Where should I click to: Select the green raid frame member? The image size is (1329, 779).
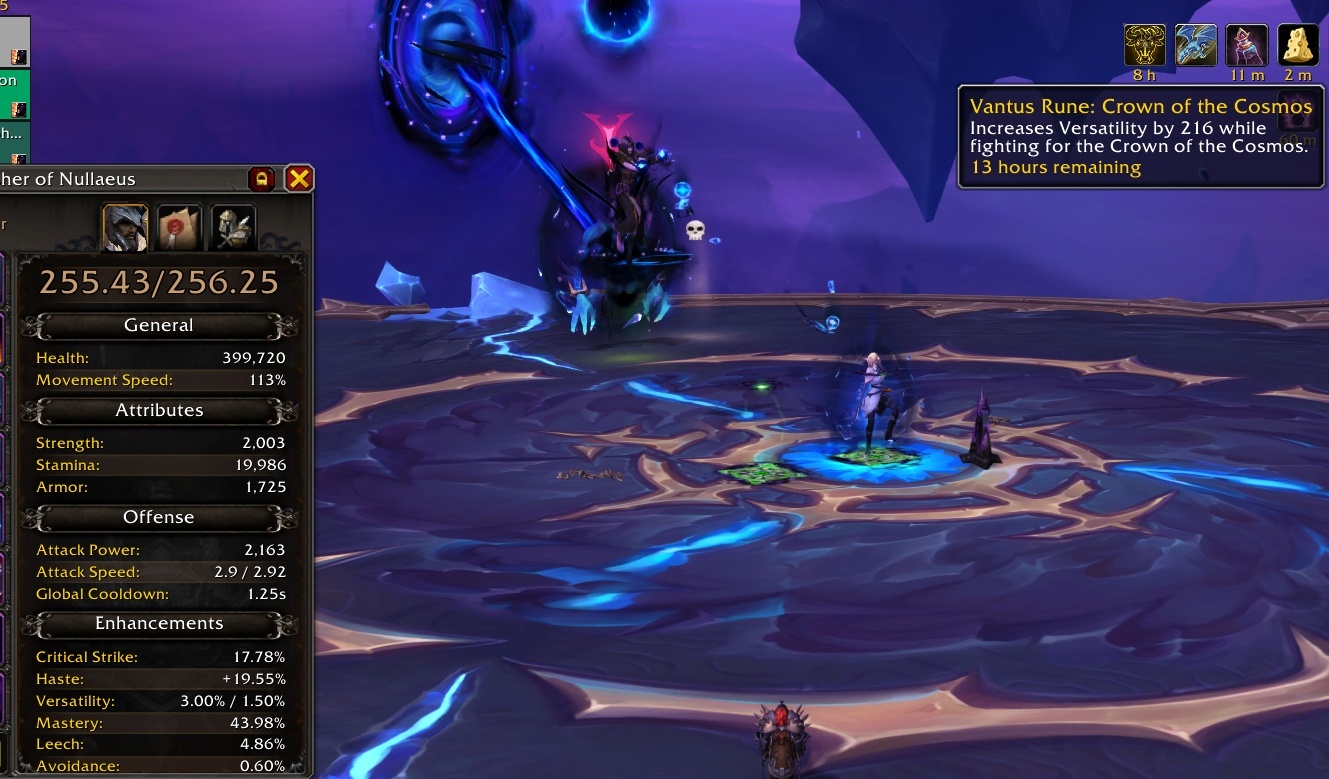14,94
